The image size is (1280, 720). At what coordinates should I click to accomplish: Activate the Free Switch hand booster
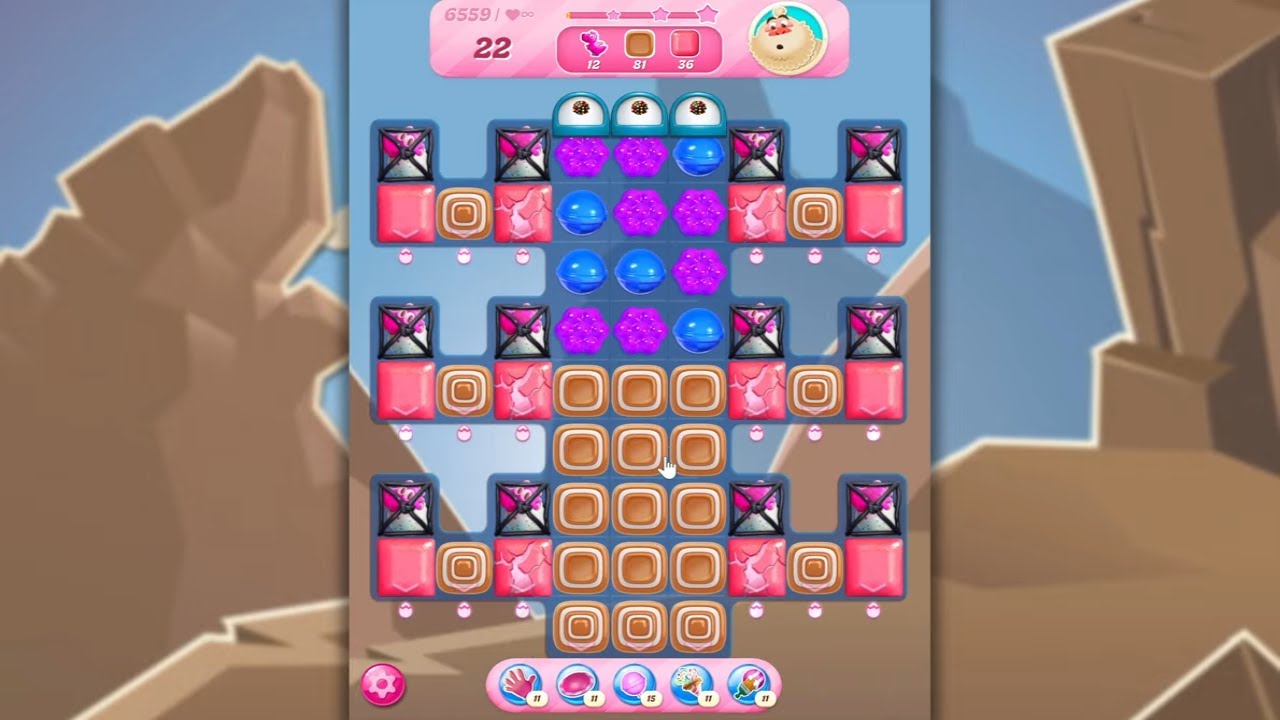point(519,684)
